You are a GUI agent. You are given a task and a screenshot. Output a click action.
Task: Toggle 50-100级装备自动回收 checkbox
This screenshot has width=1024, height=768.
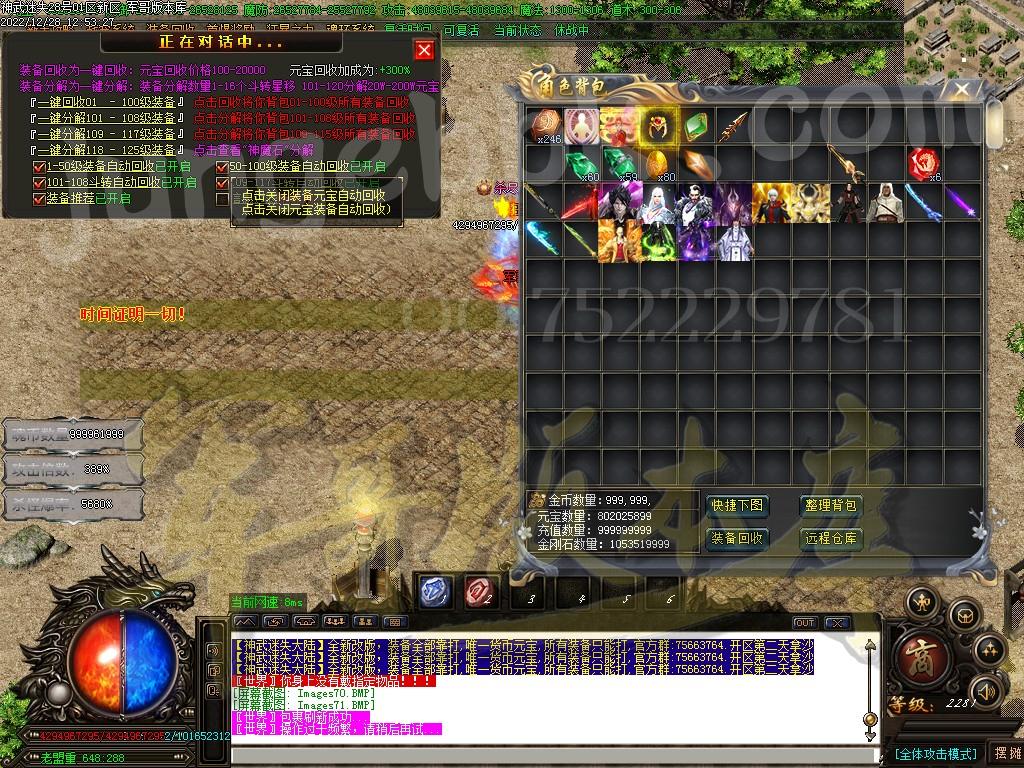222,166
